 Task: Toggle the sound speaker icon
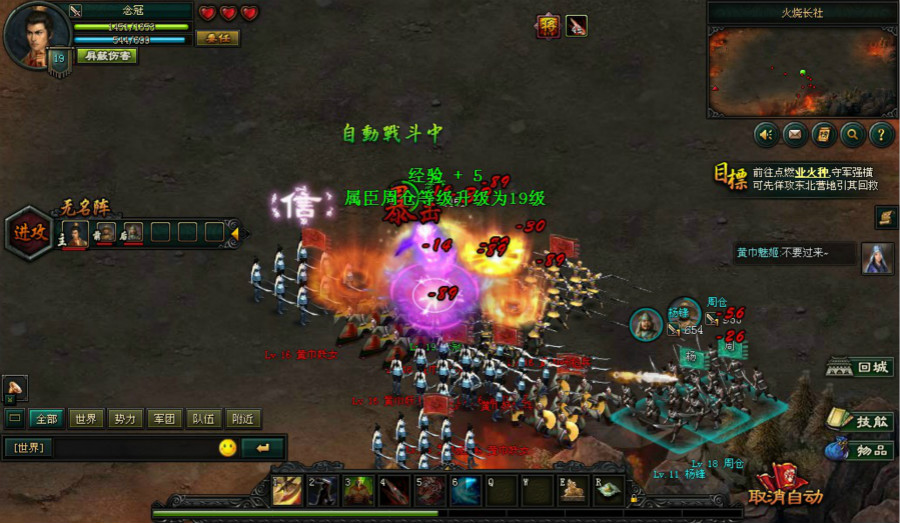[x=766, y=133]
